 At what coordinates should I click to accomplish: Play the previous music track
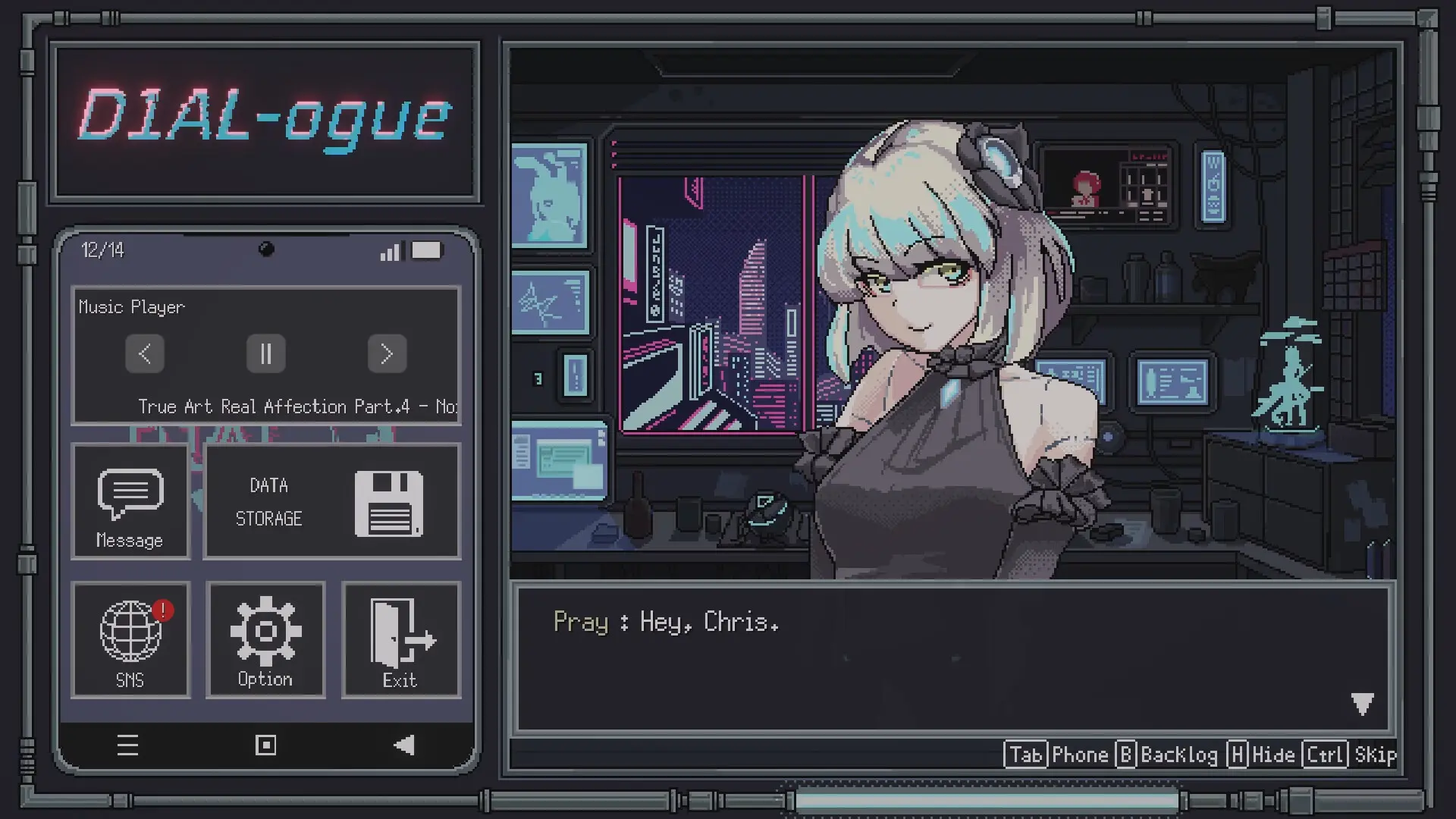(144, 353)
